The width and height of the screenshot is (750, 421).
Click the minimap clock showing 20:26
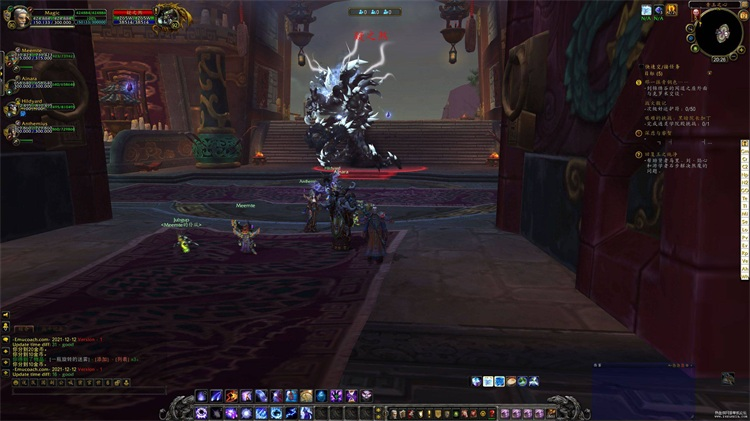point(719,59)
